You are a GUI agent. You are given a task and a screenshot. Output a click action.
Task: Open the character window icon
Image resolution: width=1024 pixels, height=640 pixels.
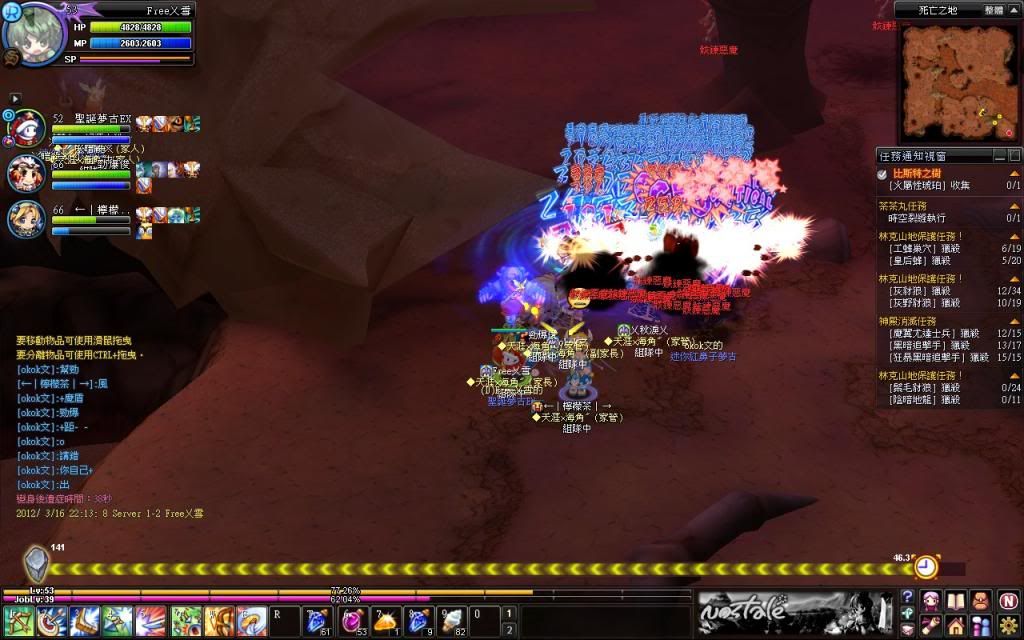point(932,600)
